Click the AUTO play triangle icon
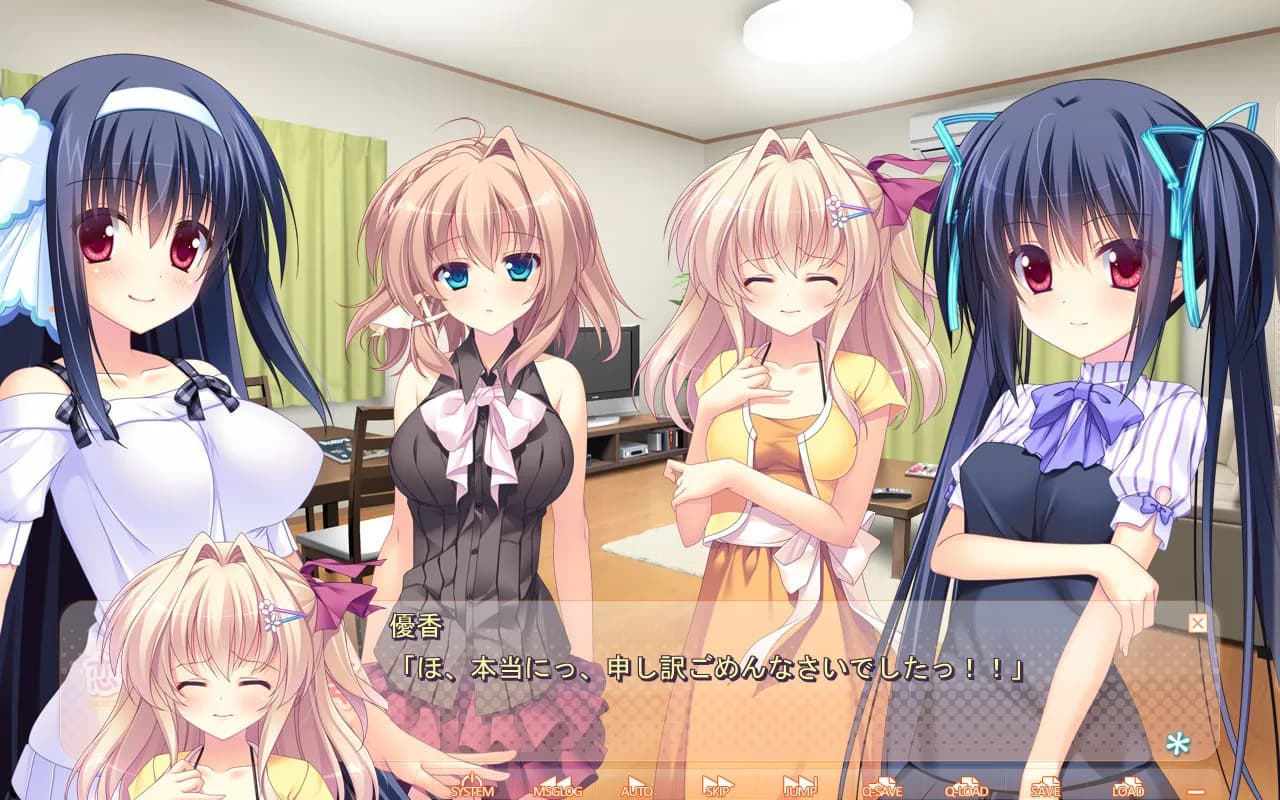The height and width of the screenshot is (800, 1280). (636, 780)
